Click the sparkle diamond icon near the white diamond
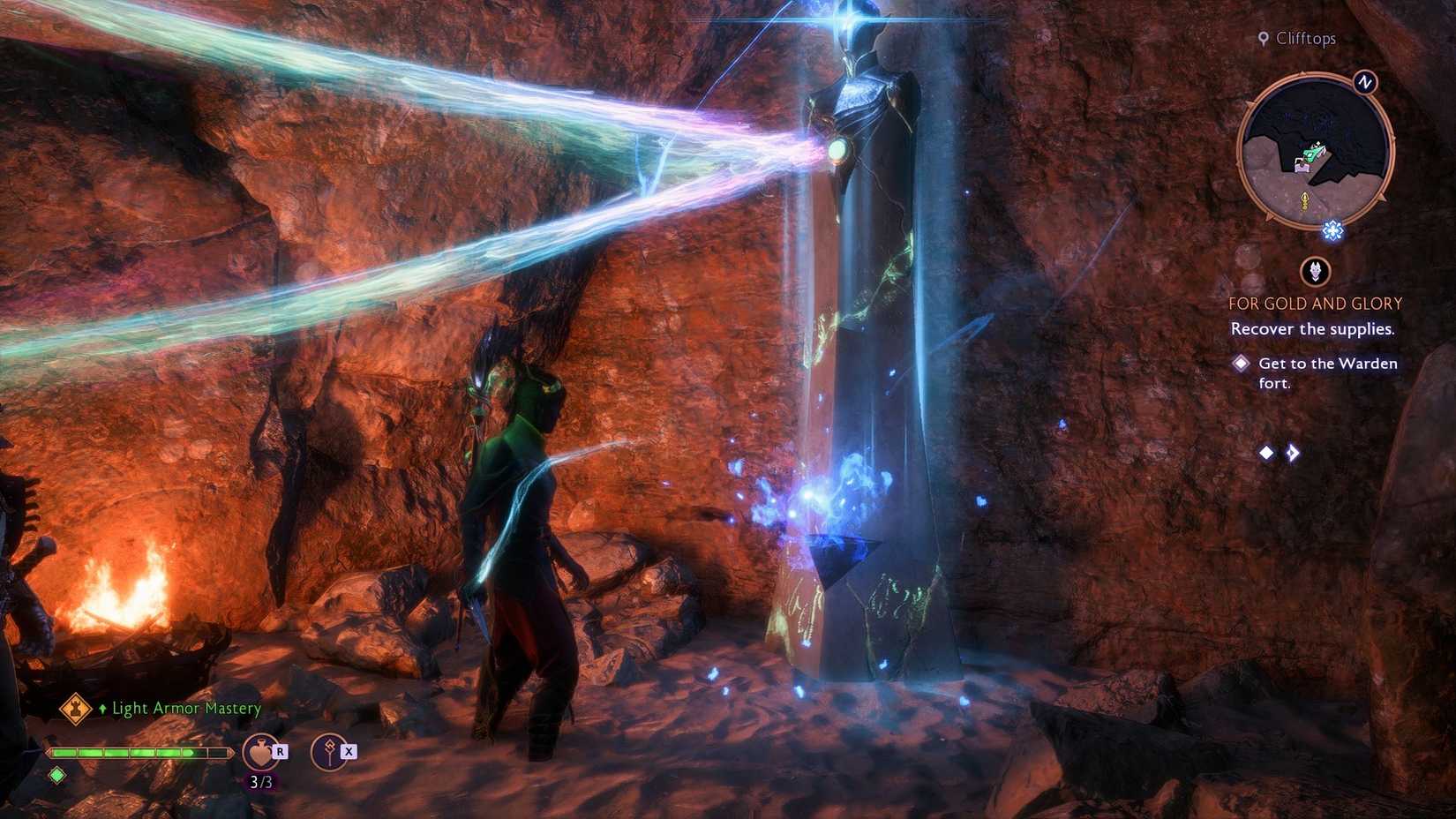This screenshot has width=1456, height=819. (1291, 453)
